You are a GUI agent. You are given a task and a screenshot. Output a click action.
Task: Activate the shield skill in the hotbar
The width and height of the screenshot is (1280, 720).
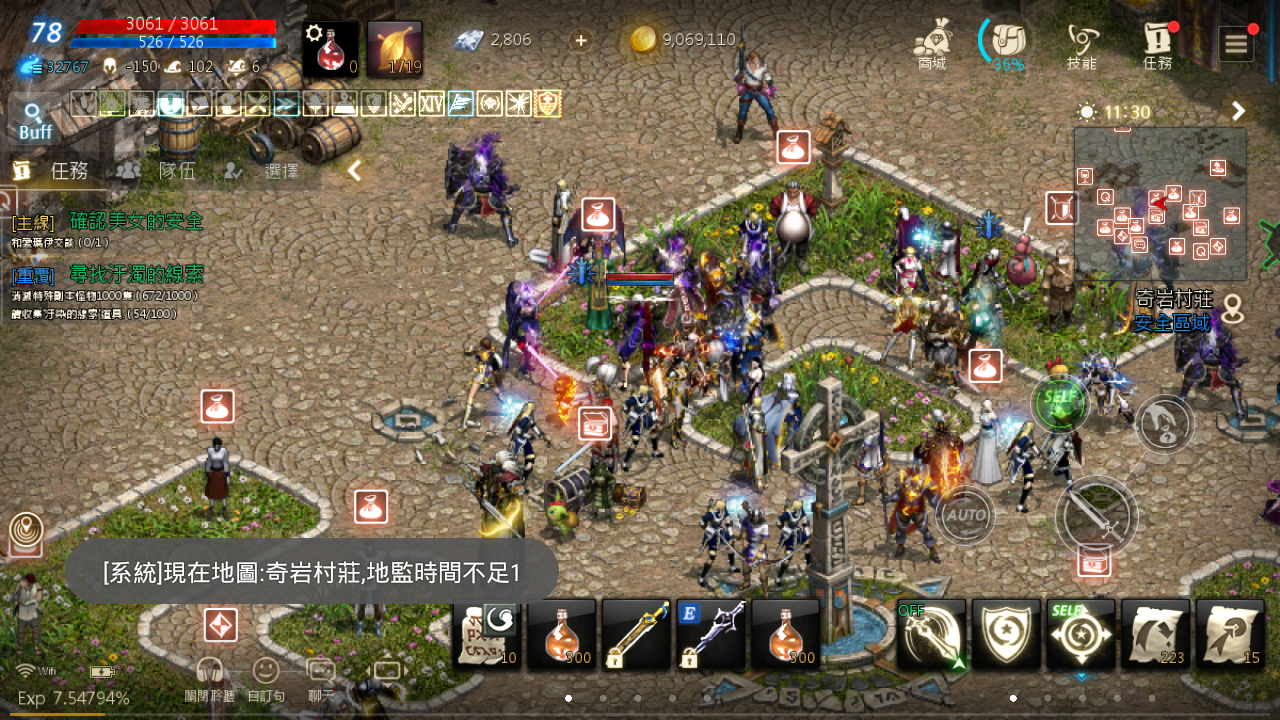pos(1007,635)
